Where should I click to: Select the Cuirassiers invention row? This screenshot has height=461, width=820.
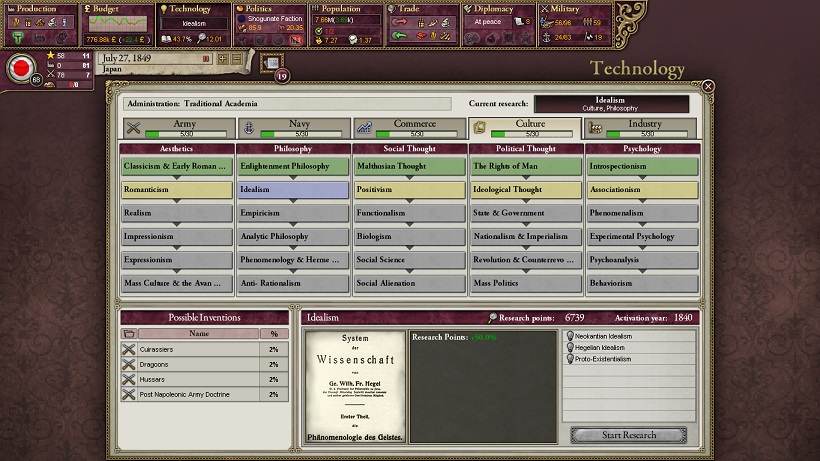[204, 349]
